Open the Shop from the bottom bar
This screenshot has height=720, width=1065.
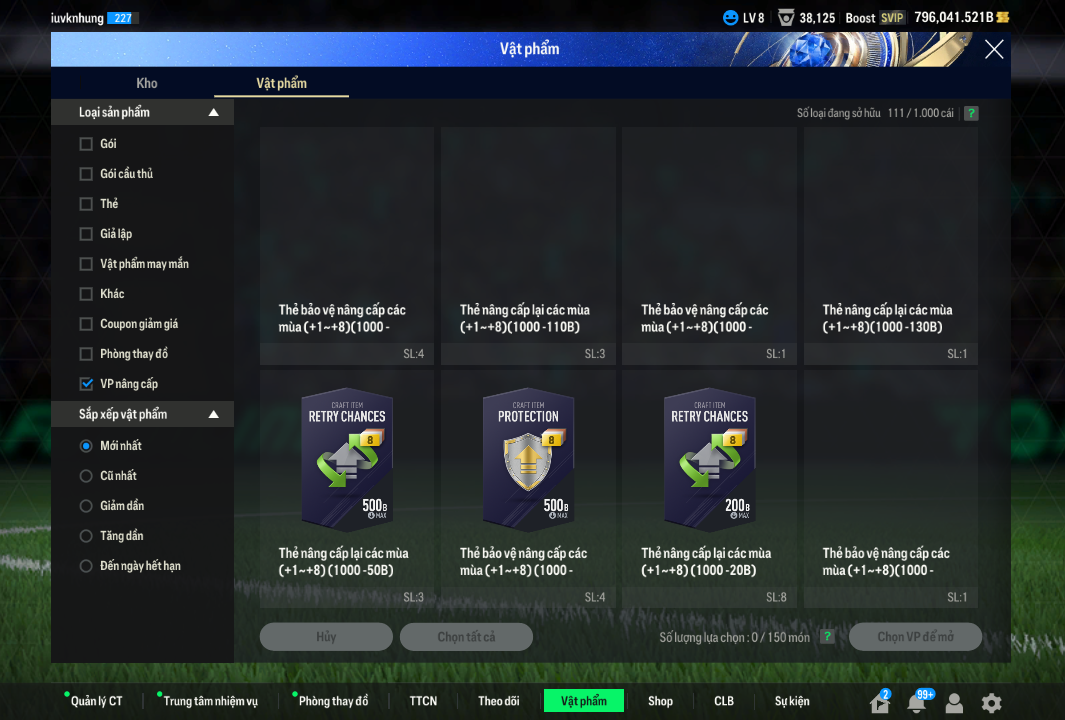(660, 701)
